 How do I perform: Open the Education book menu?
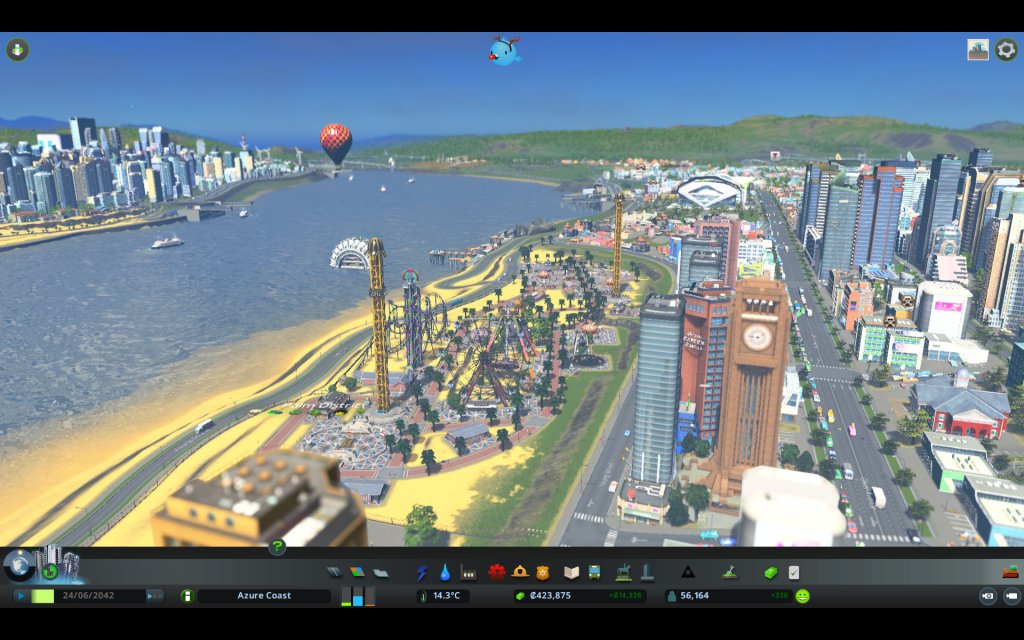point(572,573)
